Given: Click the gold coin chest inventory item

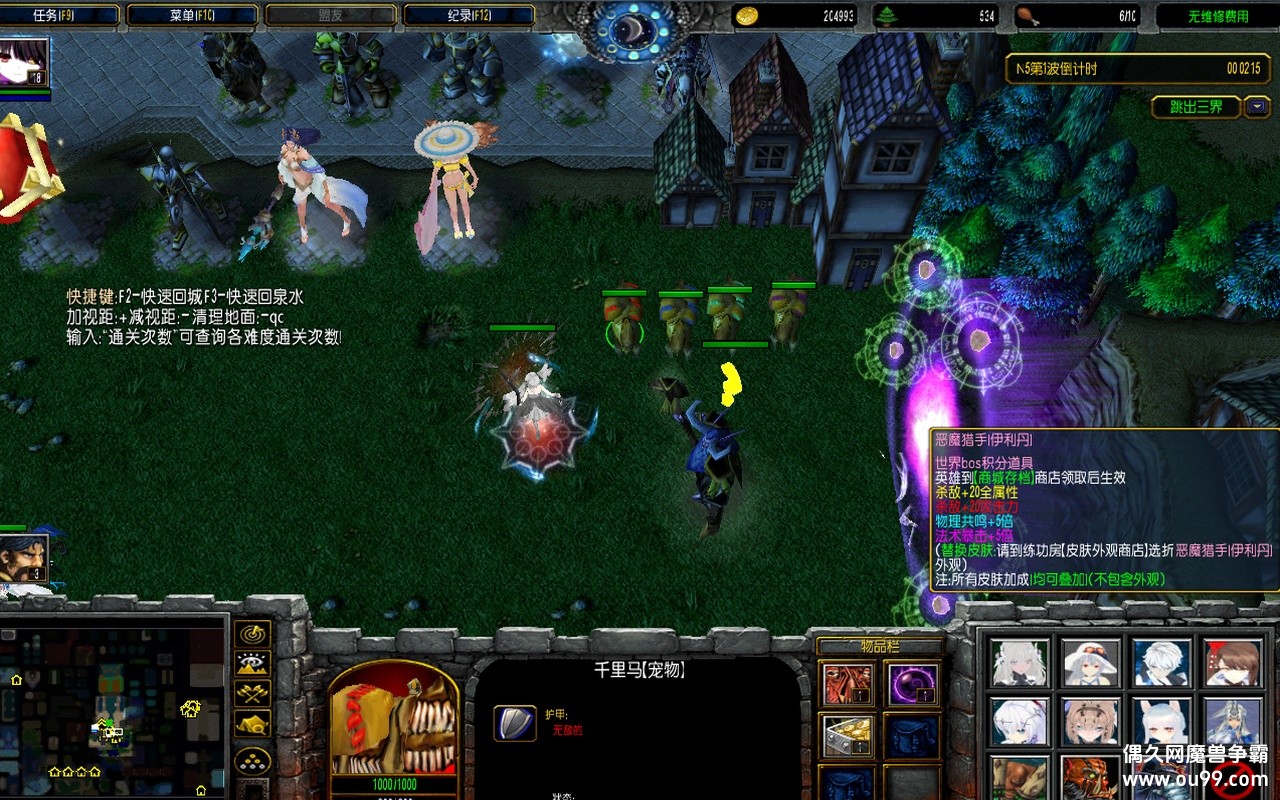Looking at the screenshot, I should tap(848, 736).
